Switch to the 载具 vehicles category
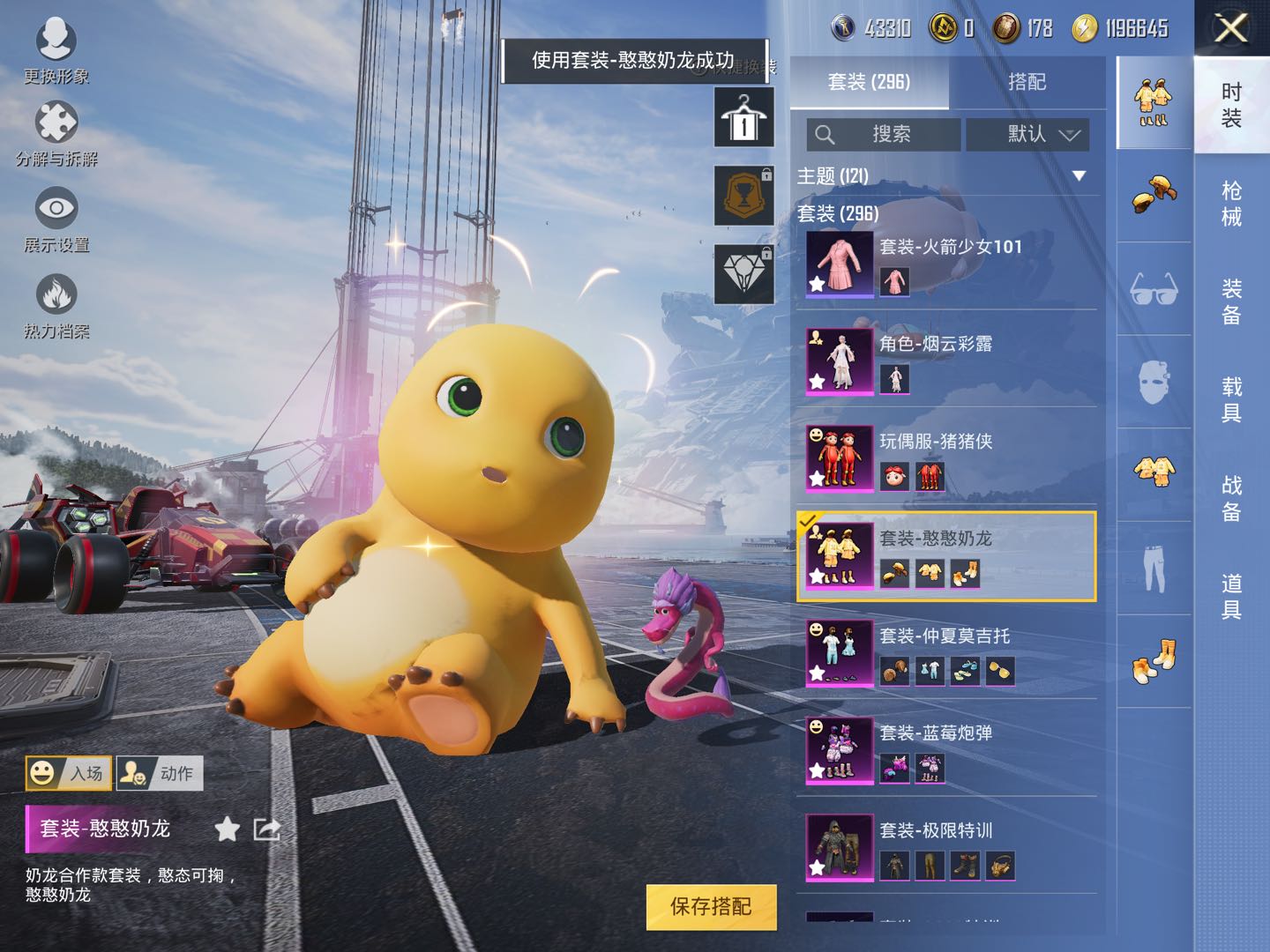 click(x=1231, y=399)
